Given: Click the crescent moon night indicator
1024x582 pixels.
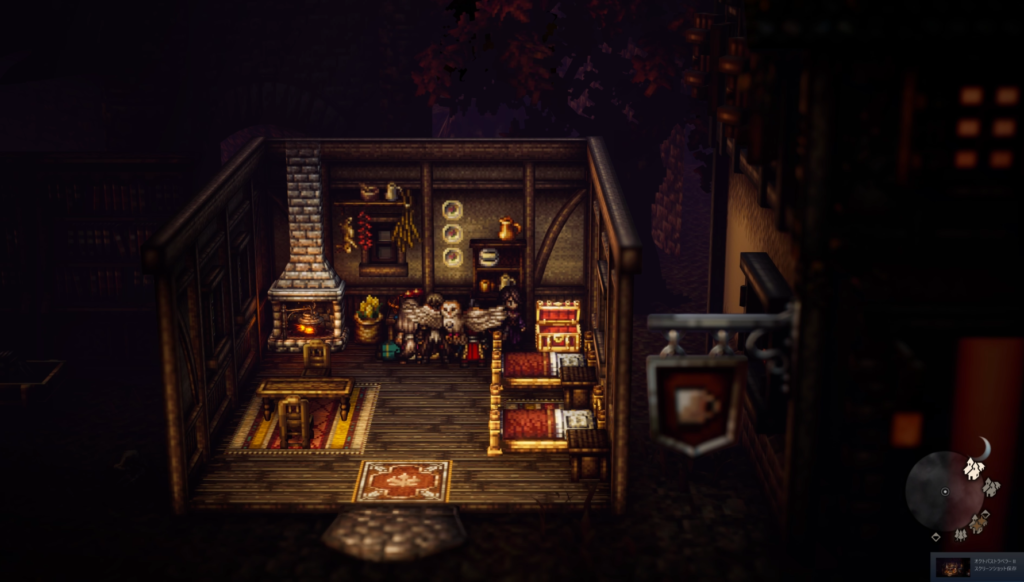Looking at the screenshot, I should (x=983, y=450).
